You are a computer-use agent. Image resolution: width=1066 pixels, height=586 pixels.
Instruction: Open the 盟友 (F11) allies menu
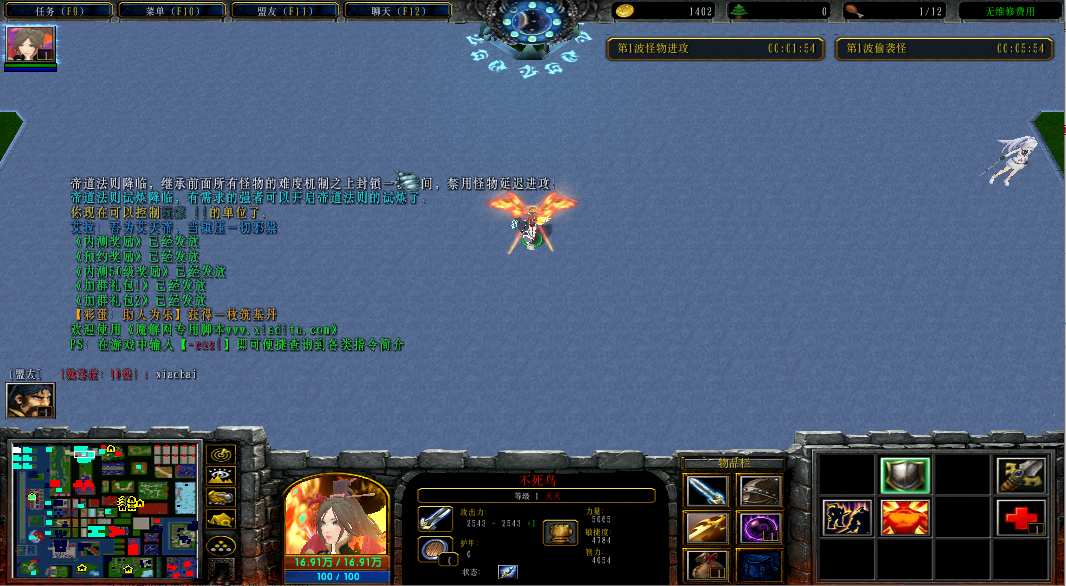pyautogui.click(x=282, y=11)
